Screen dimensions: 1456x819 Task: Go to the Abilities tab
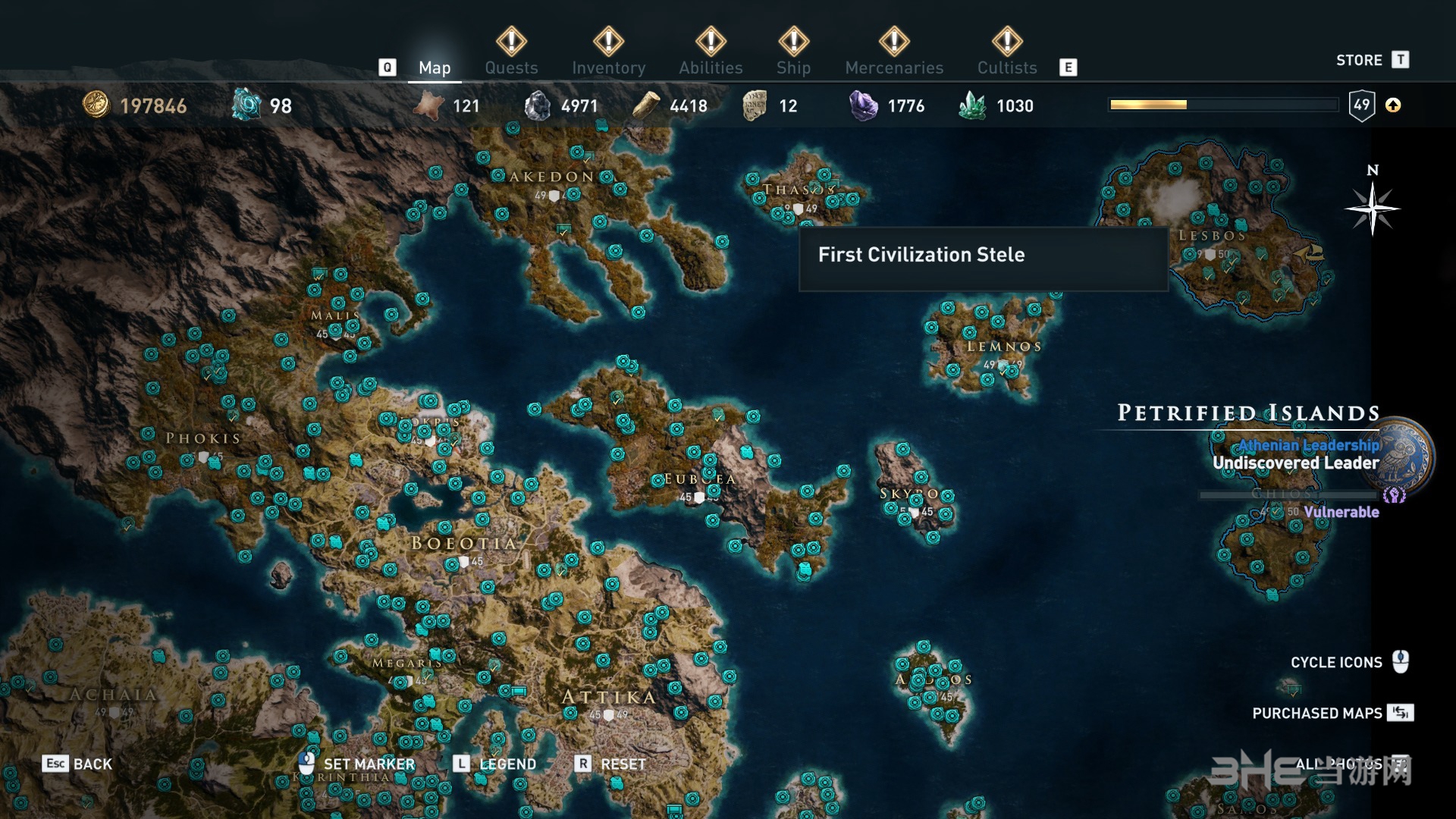(711, 67)
